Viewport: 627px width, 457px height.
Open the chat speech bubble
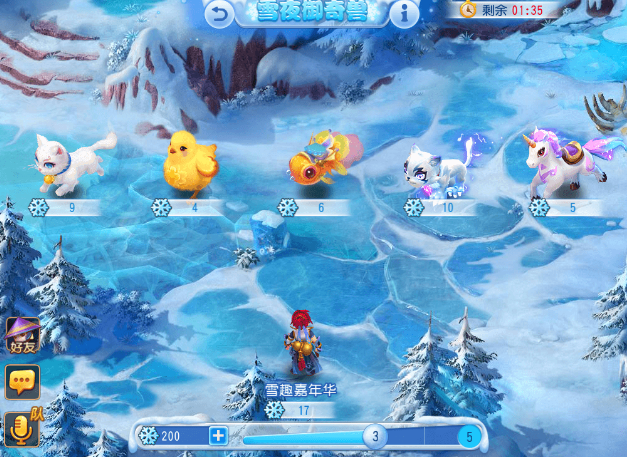[21, 382]
